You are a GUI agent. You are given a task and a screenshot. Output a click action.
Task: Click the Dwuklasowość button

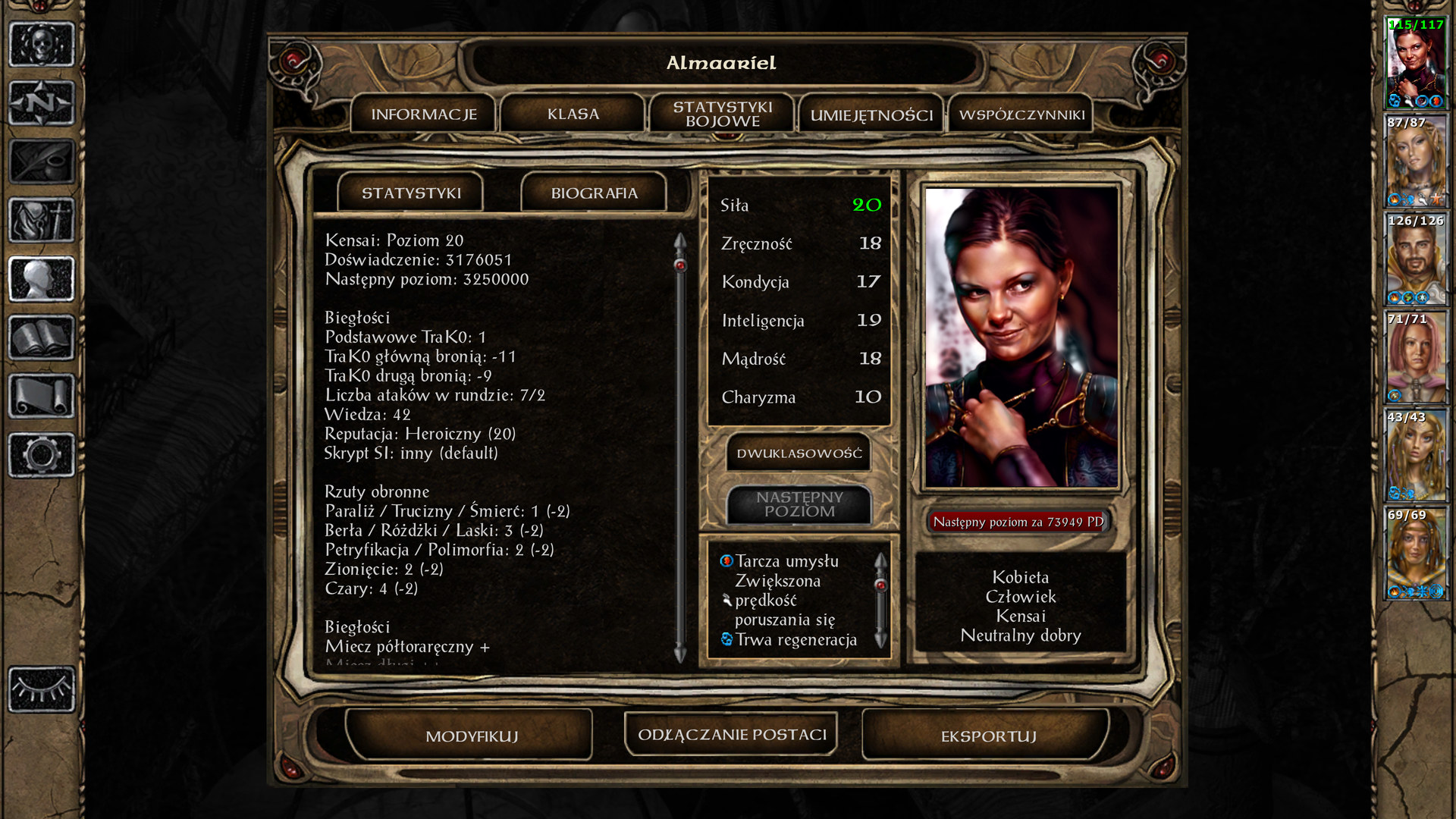[799, 453]
